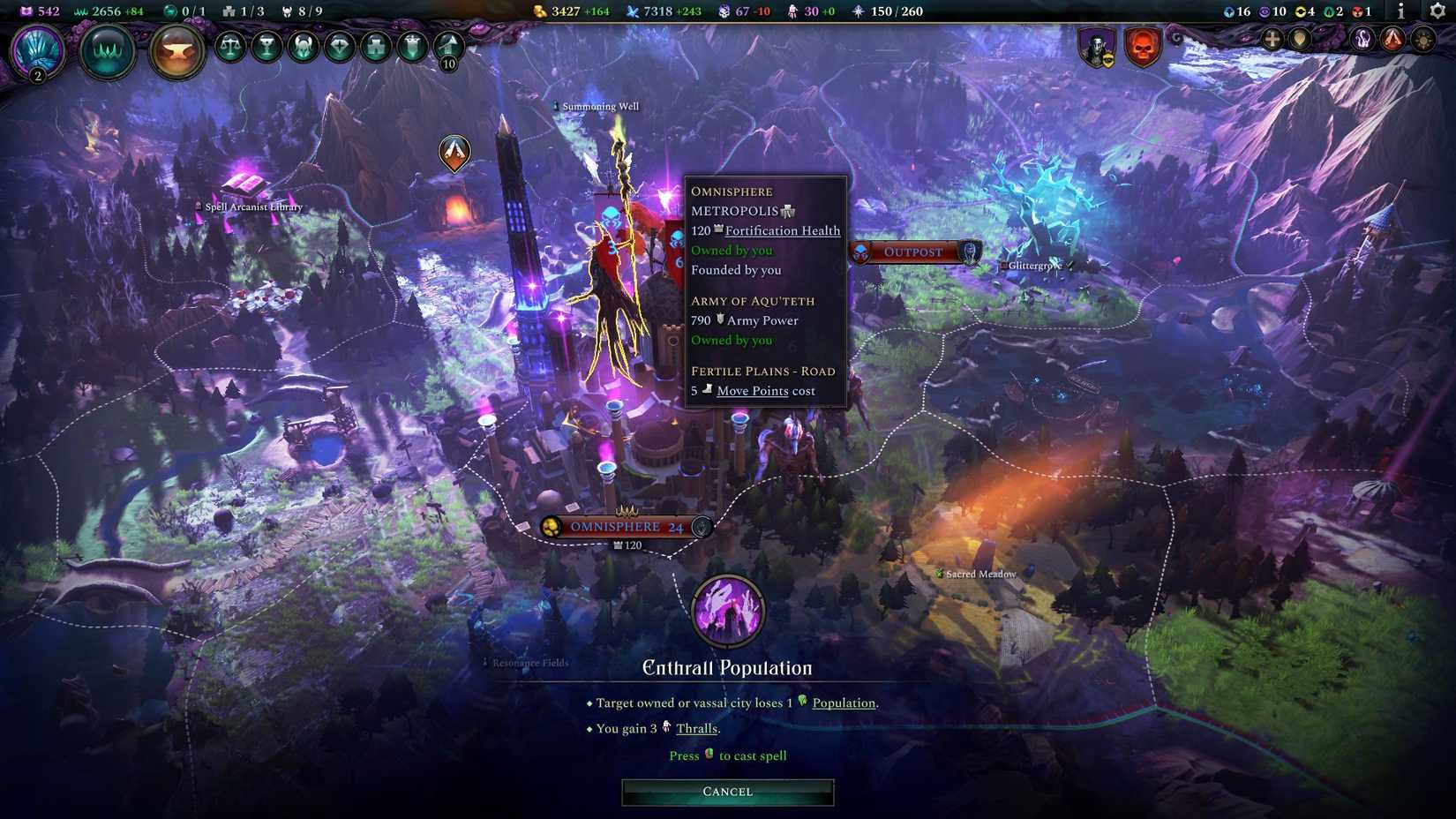Open the info panel via the 'i' icon
Viewport: 1456px width, 819px height.
[1401, 11]
